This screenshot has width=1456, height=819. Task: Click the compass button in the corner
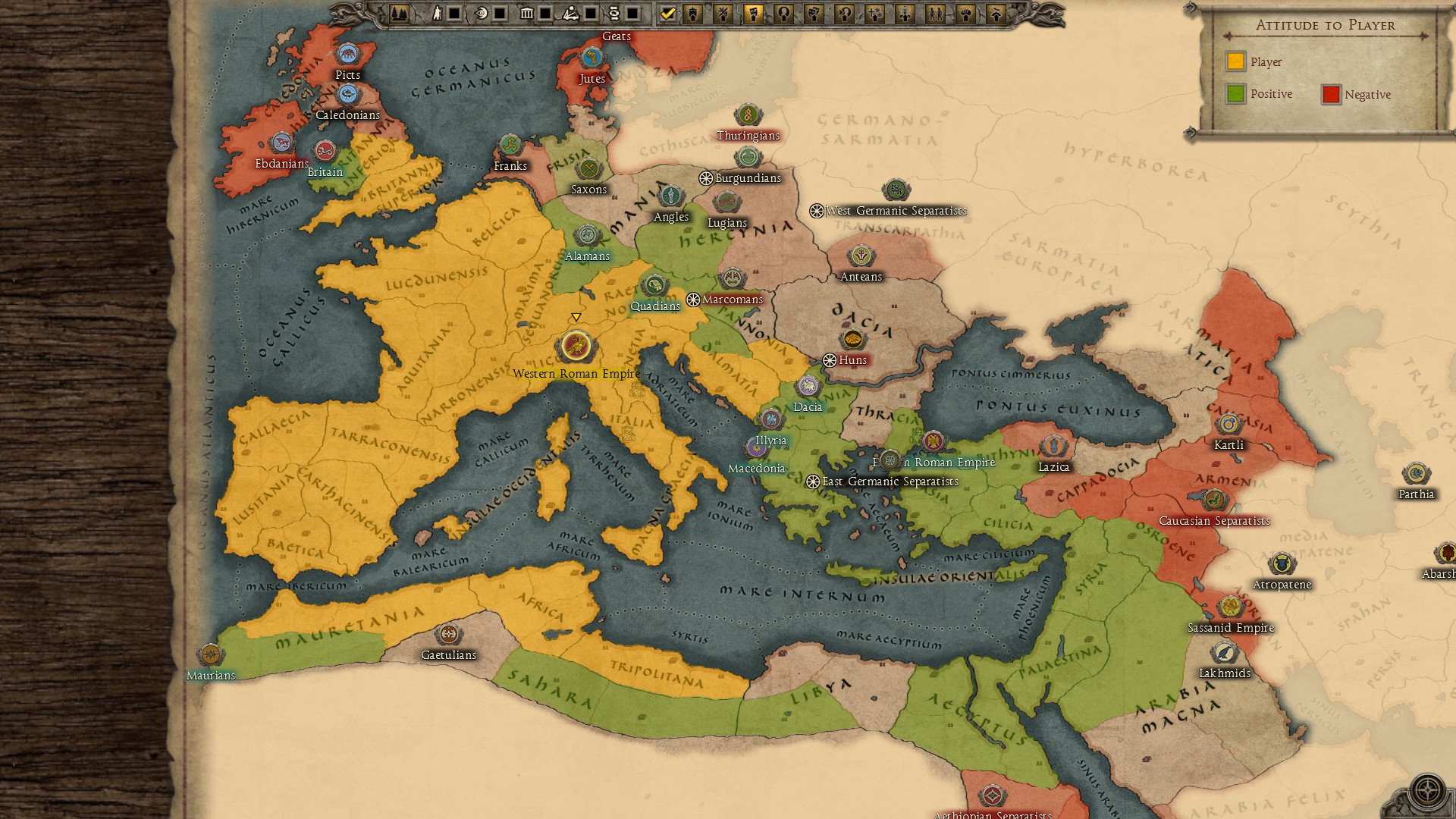tap(1427, 791)
